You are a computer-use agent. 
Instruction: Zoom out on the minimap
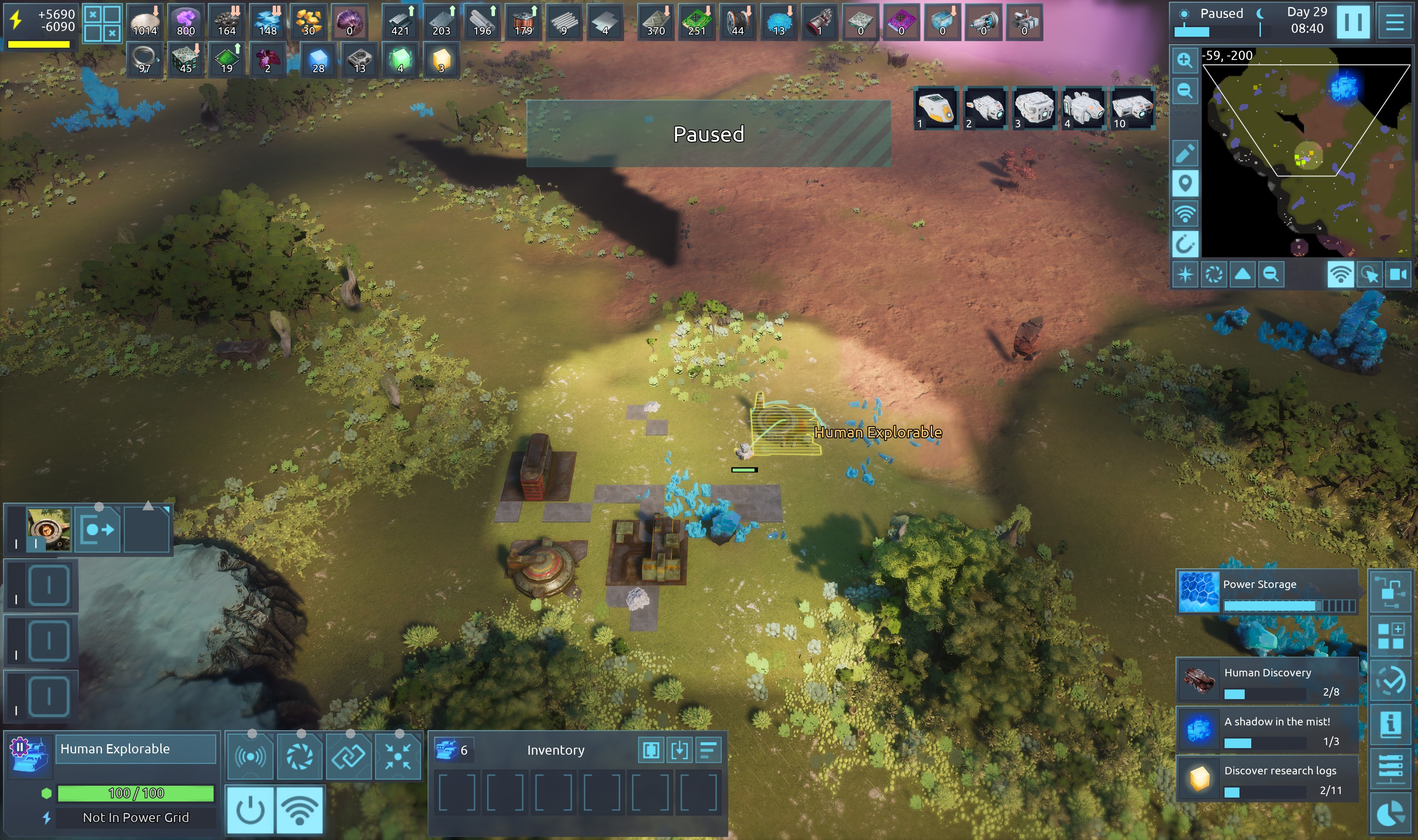coord(1185,90)
